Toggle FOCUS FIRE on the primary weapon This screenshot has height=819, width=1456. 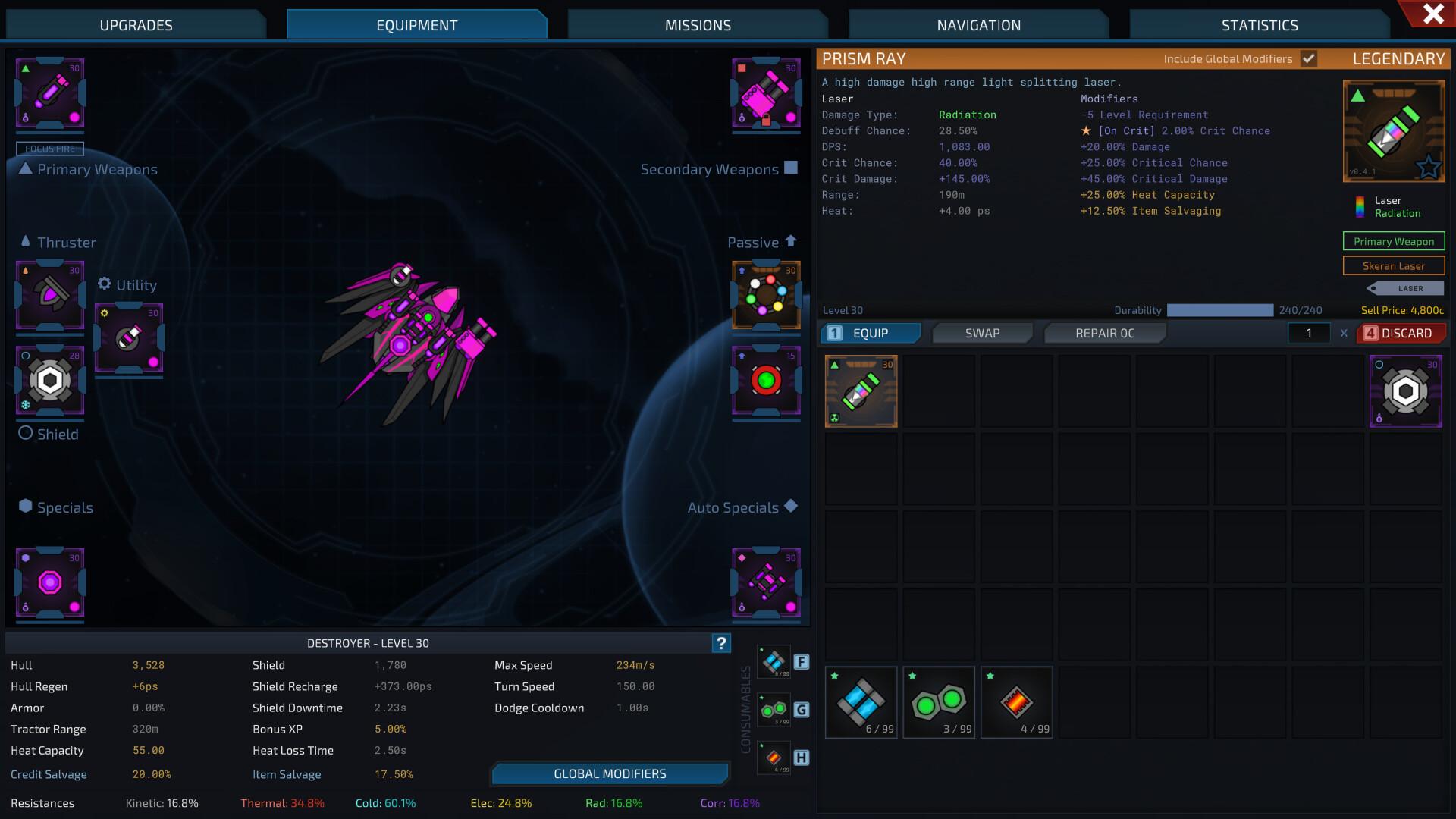pos(52,149)
